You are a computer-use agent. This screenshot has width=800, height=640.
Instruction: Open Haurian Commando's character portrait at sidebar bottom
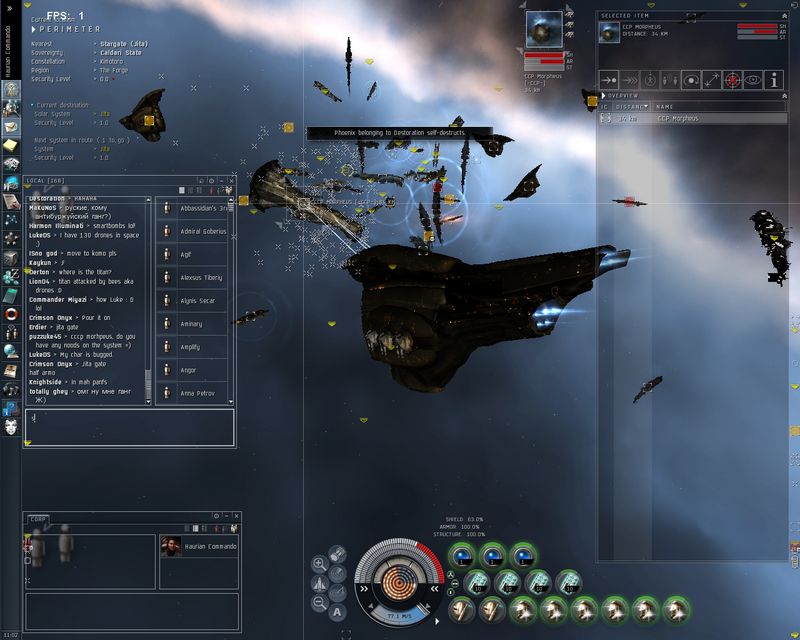pos(11,427)
